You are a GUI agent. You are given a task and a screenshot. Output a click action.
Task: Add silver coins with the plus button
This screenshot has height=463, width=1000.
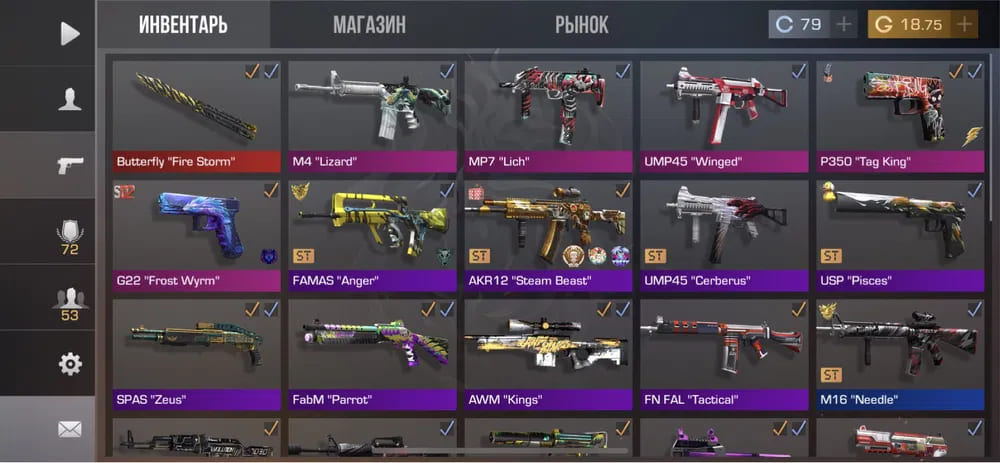pyautogui.click(x=844, y=24)
